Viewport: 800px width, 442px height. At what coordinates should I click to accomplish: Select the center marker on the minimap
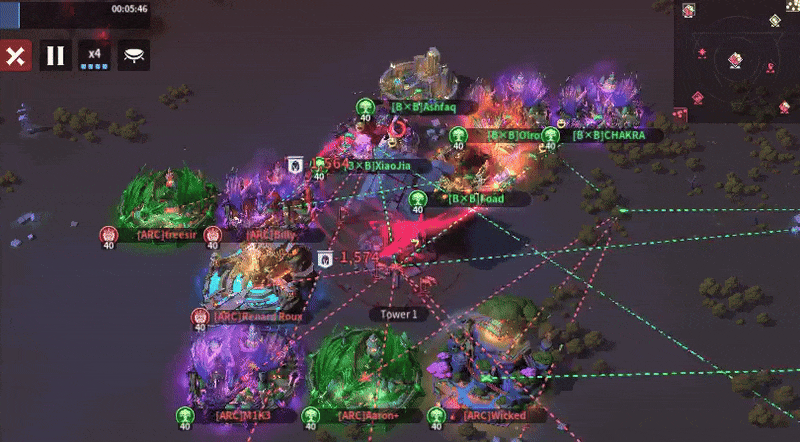click(736, 61)
